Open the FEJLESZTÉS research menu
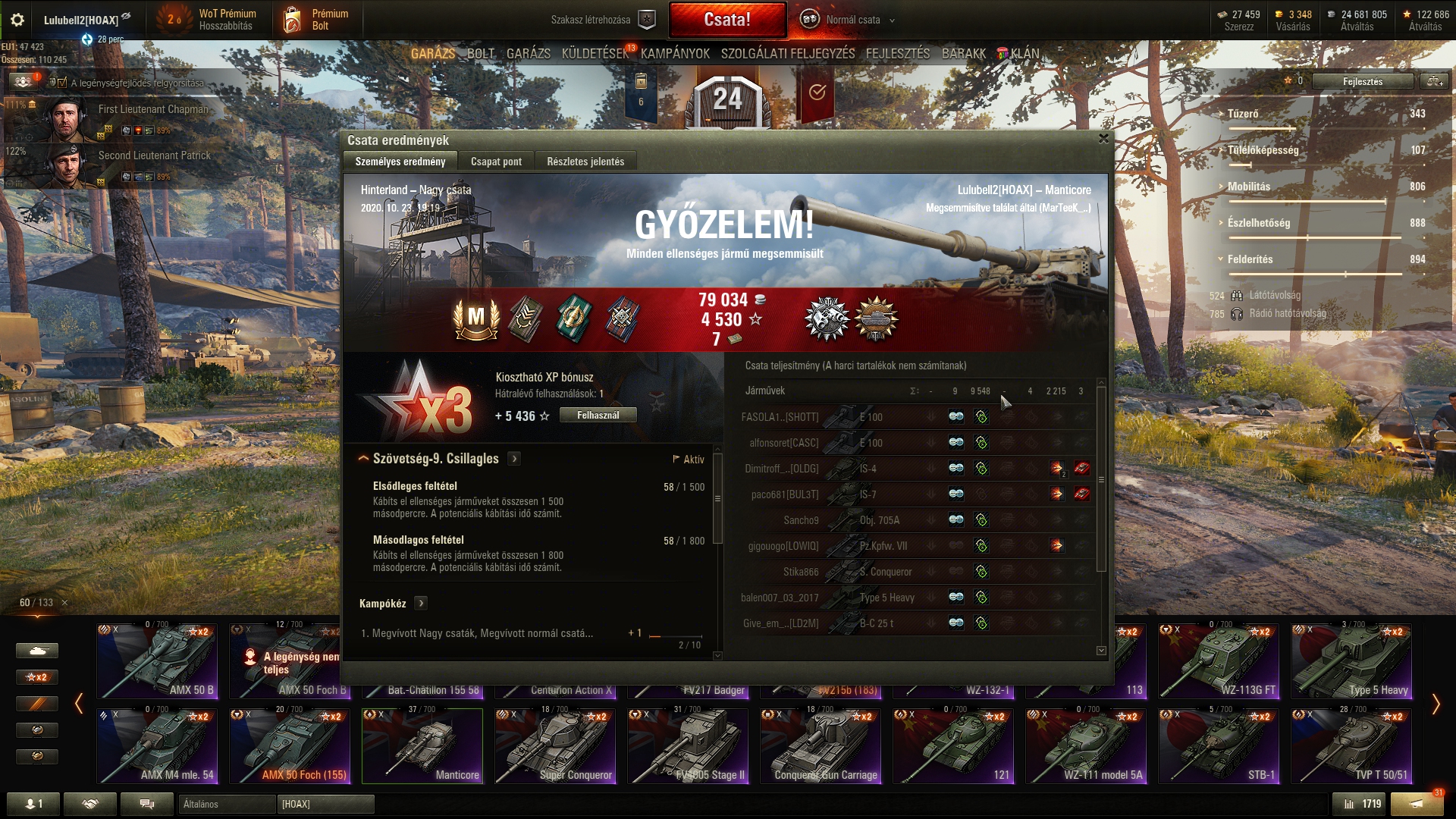 (x=898, y=54)
